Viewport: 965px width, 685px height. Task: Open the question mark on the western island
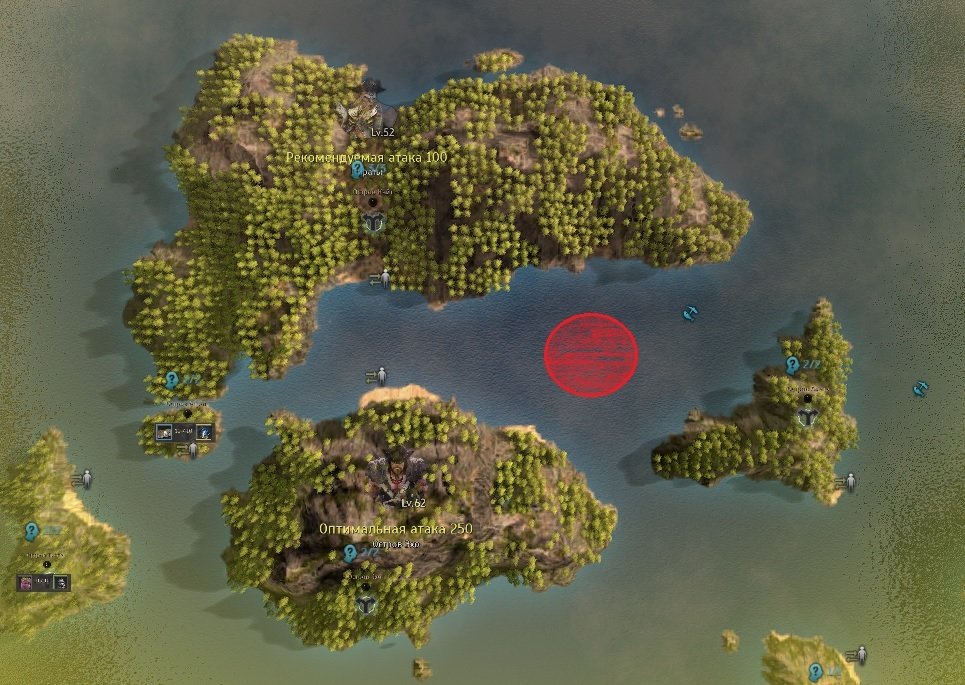click(x=32, y=531)
